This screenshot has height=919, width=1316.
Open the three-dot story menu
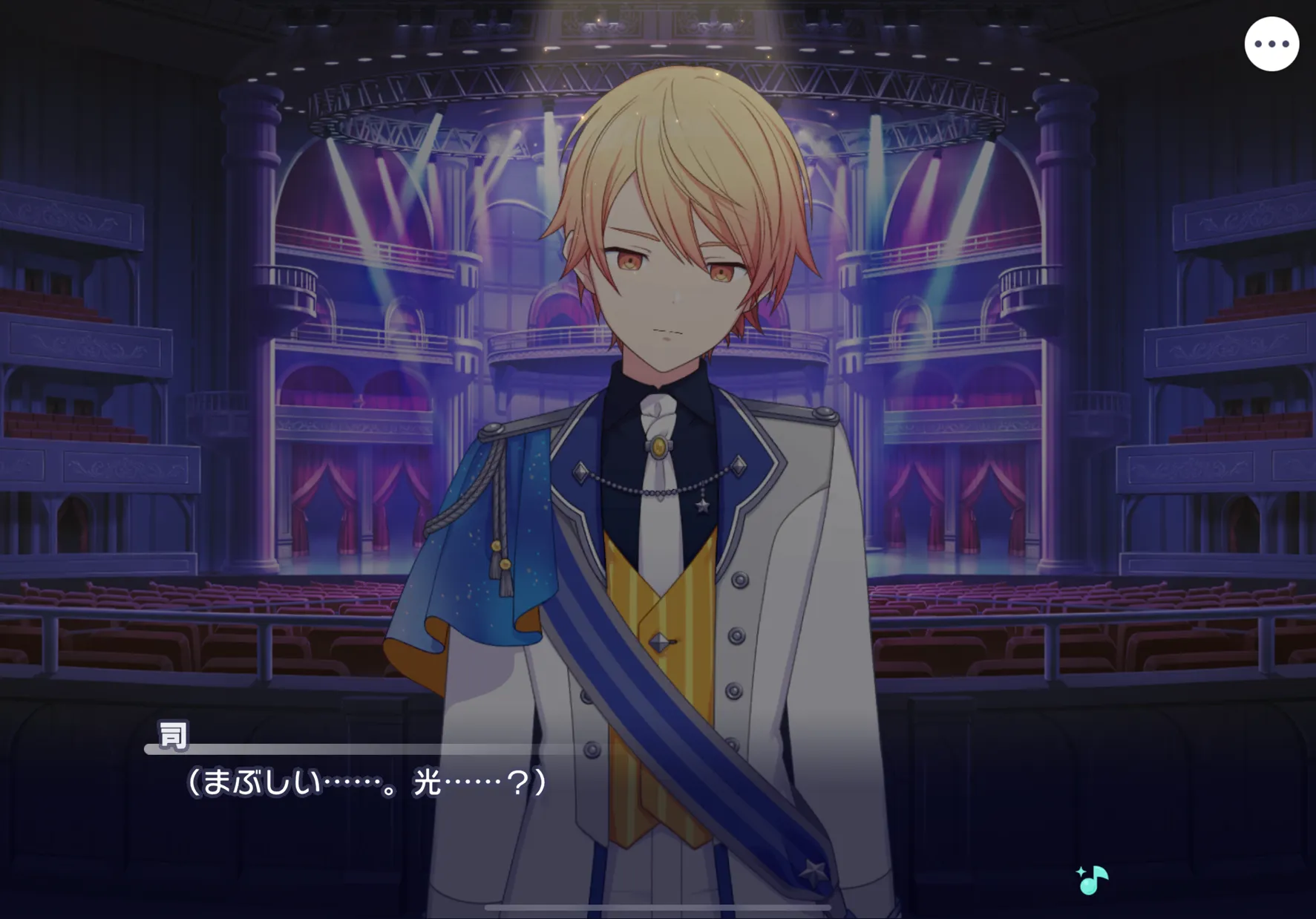tap(1271, 45)
